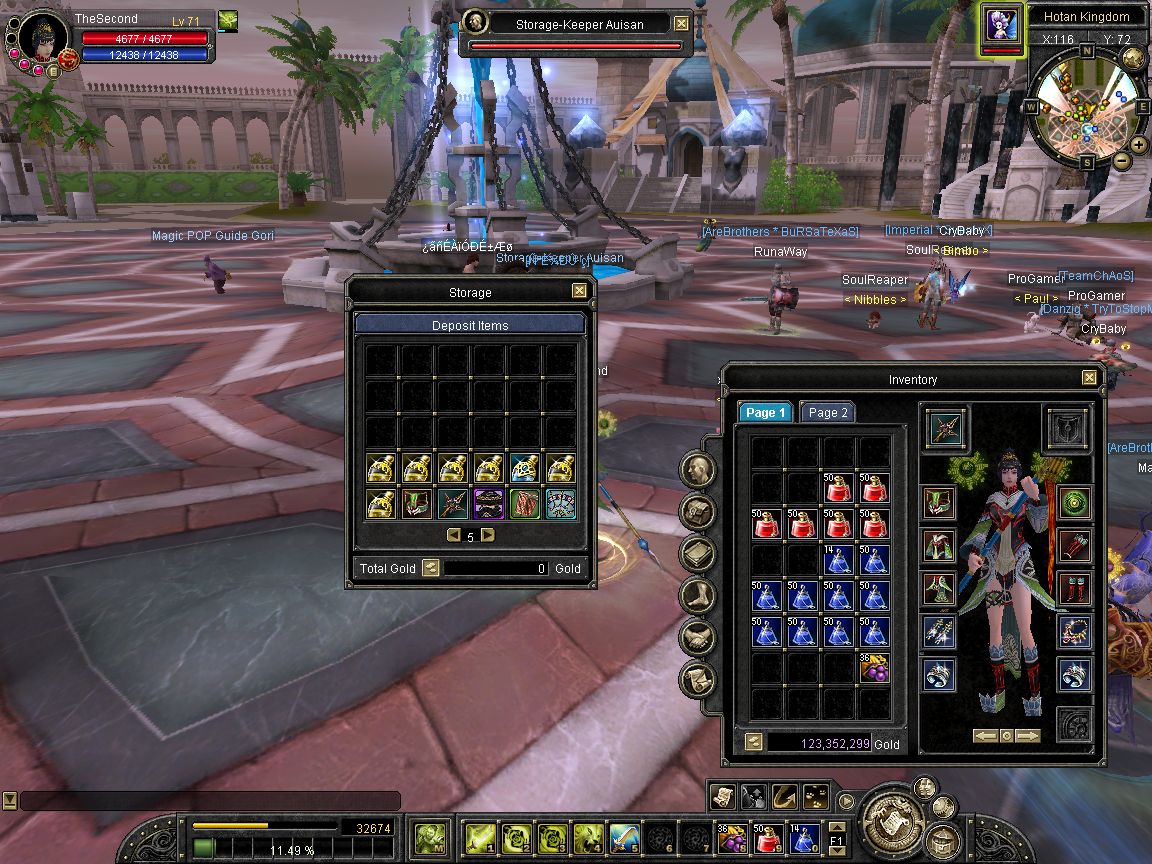Select the purple grapes item in inventory

874,667
